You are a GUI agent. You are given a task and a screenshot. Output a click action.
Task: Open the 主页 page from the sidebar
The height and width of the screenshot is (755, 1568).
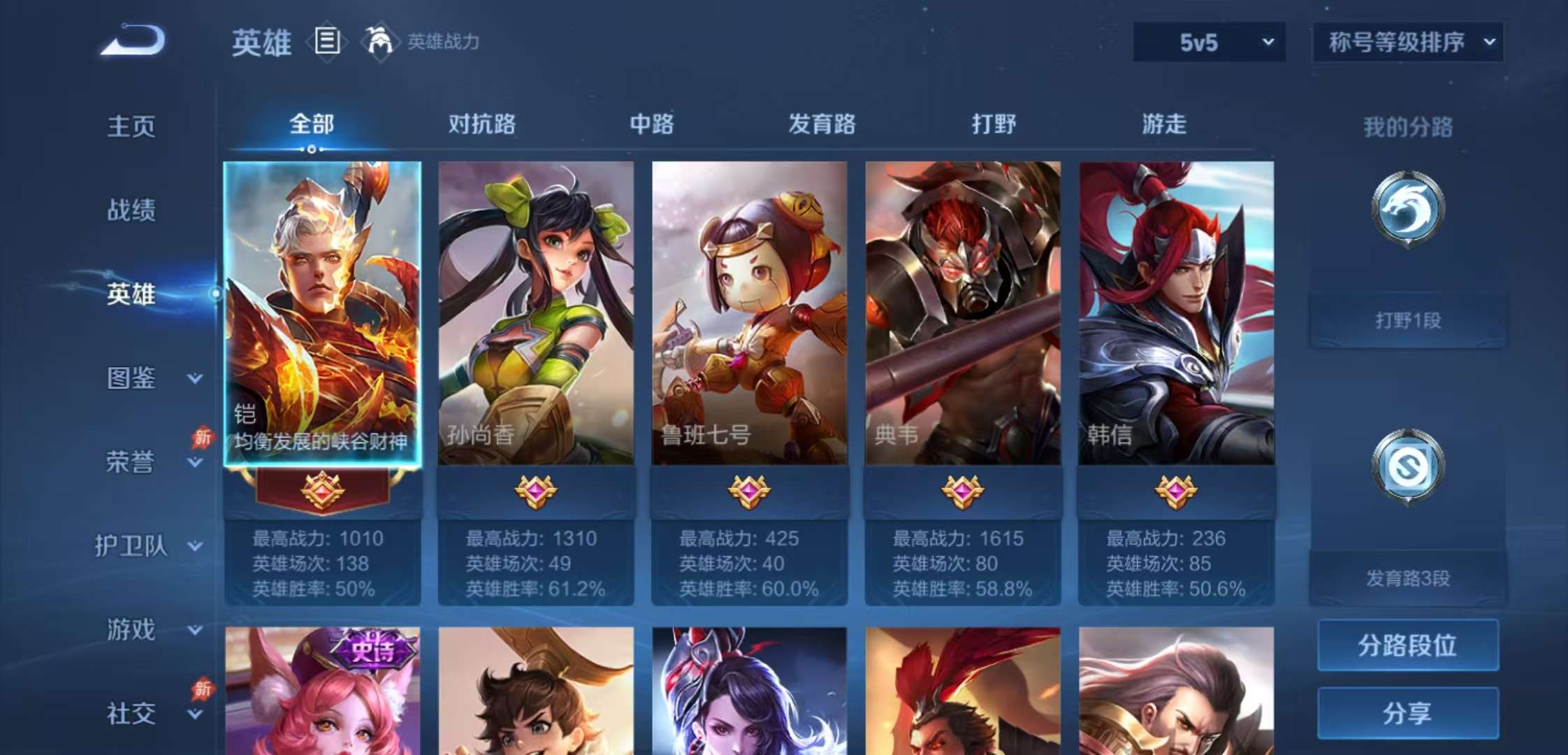pos(133,126)
